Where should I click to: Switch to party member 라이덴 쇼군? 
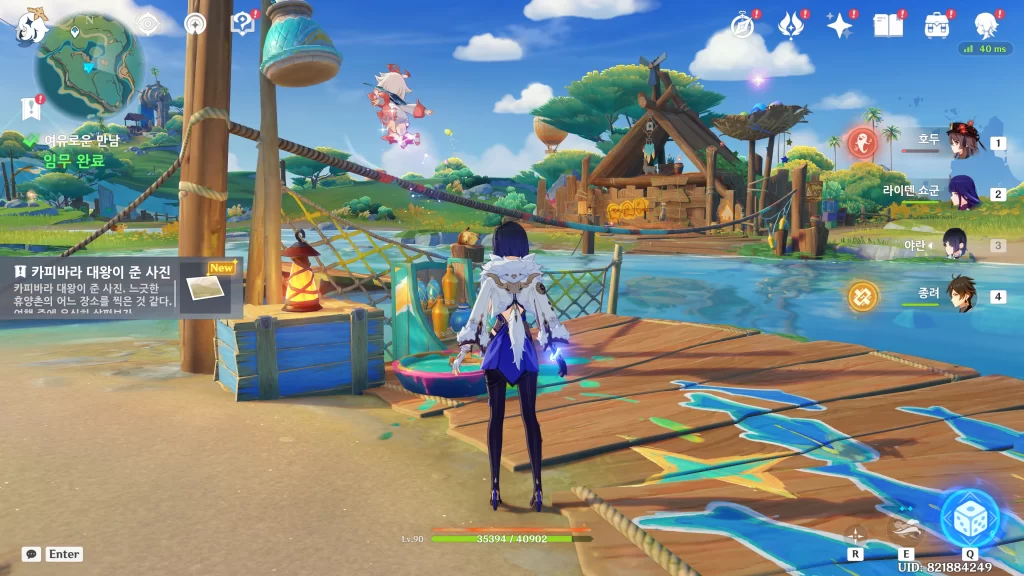(963, 193)
